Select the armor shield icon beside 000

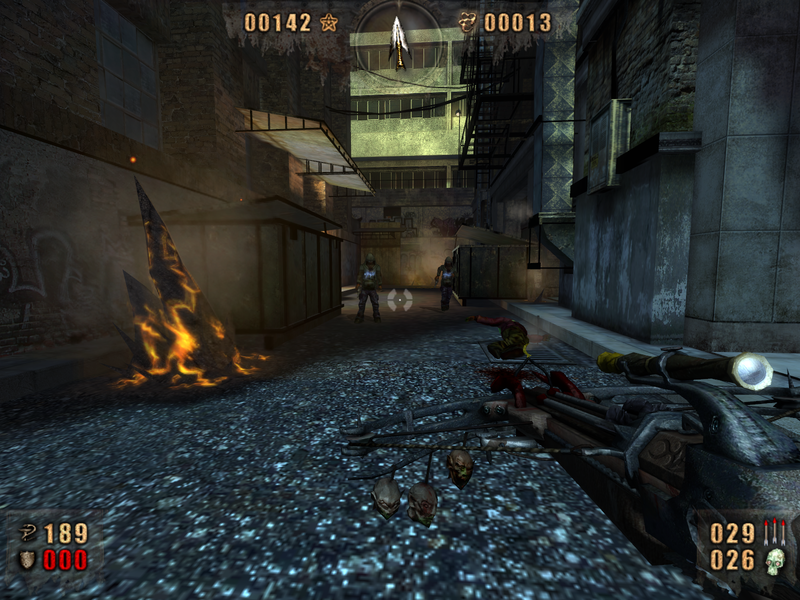click(26, 560)
